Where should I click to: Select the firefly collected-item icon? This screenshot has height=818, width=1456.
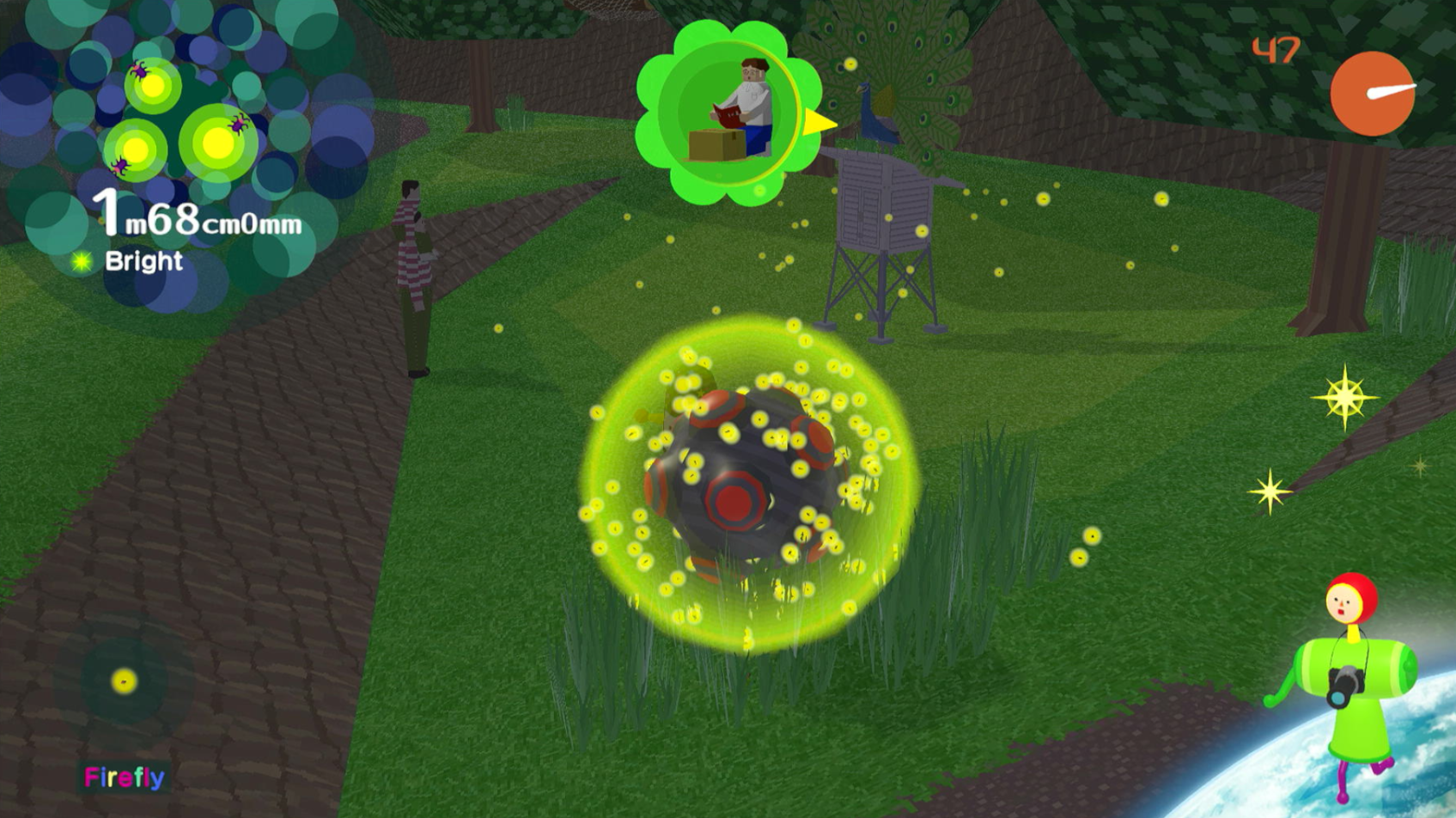point(124,681)
